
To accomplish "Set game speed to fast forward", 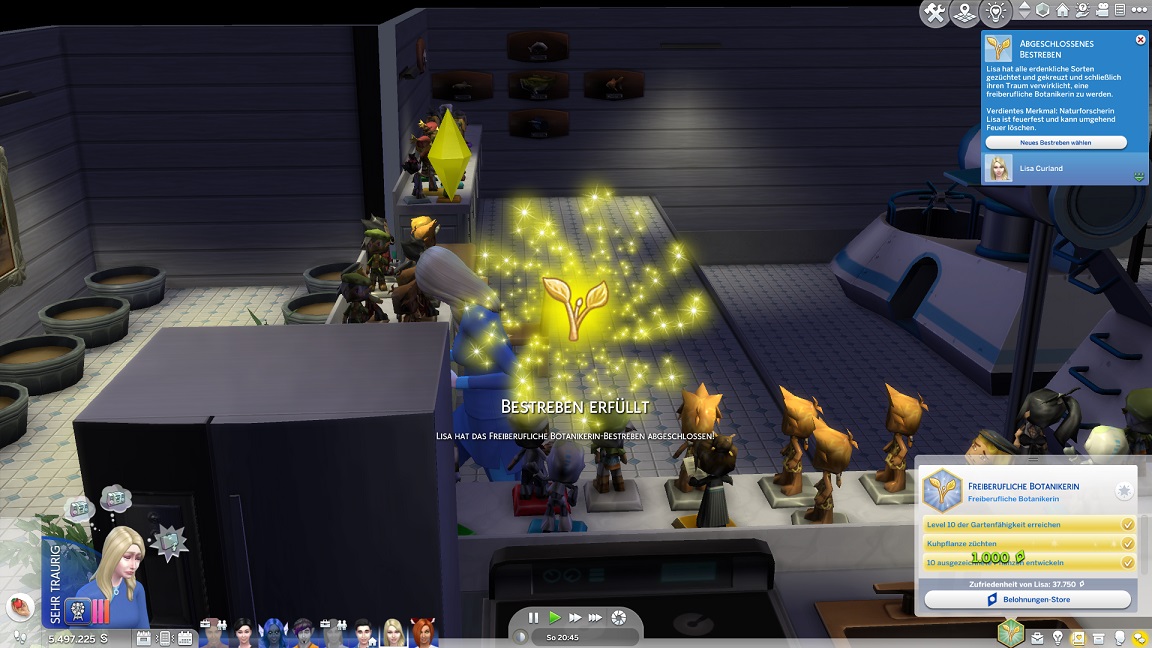I will (x=575, y=618).
